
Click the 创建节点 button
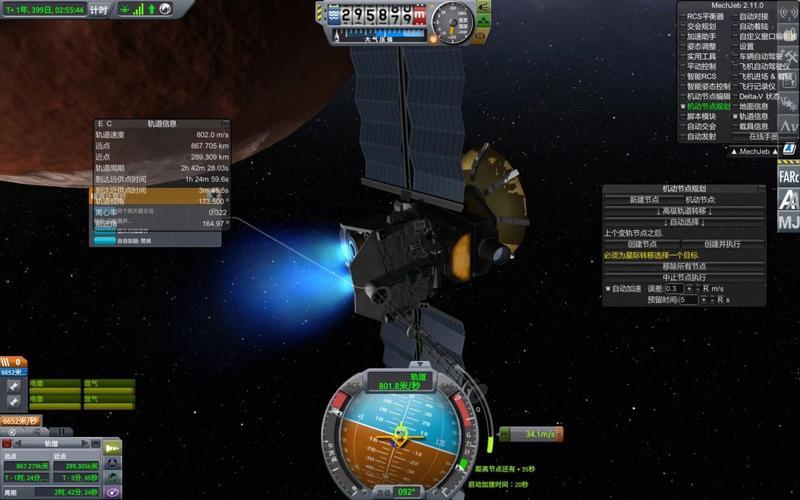(x=643, y=244)
